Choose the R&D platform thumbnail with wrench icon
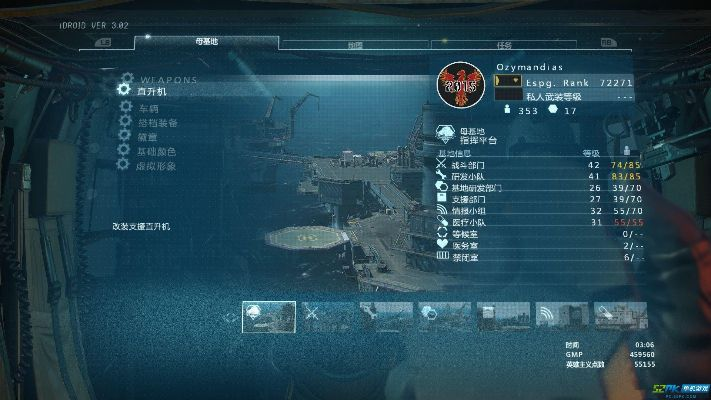The height and width of the screenshot is (400, 711). pos(387,317)
